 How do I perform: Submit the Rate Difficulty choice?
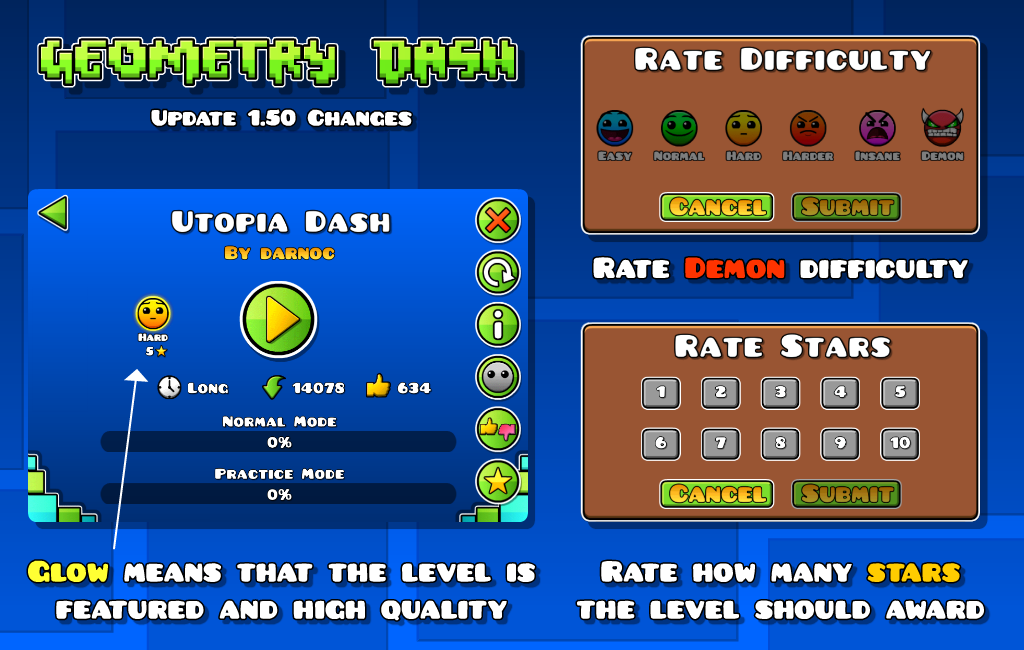pos(846,207)
